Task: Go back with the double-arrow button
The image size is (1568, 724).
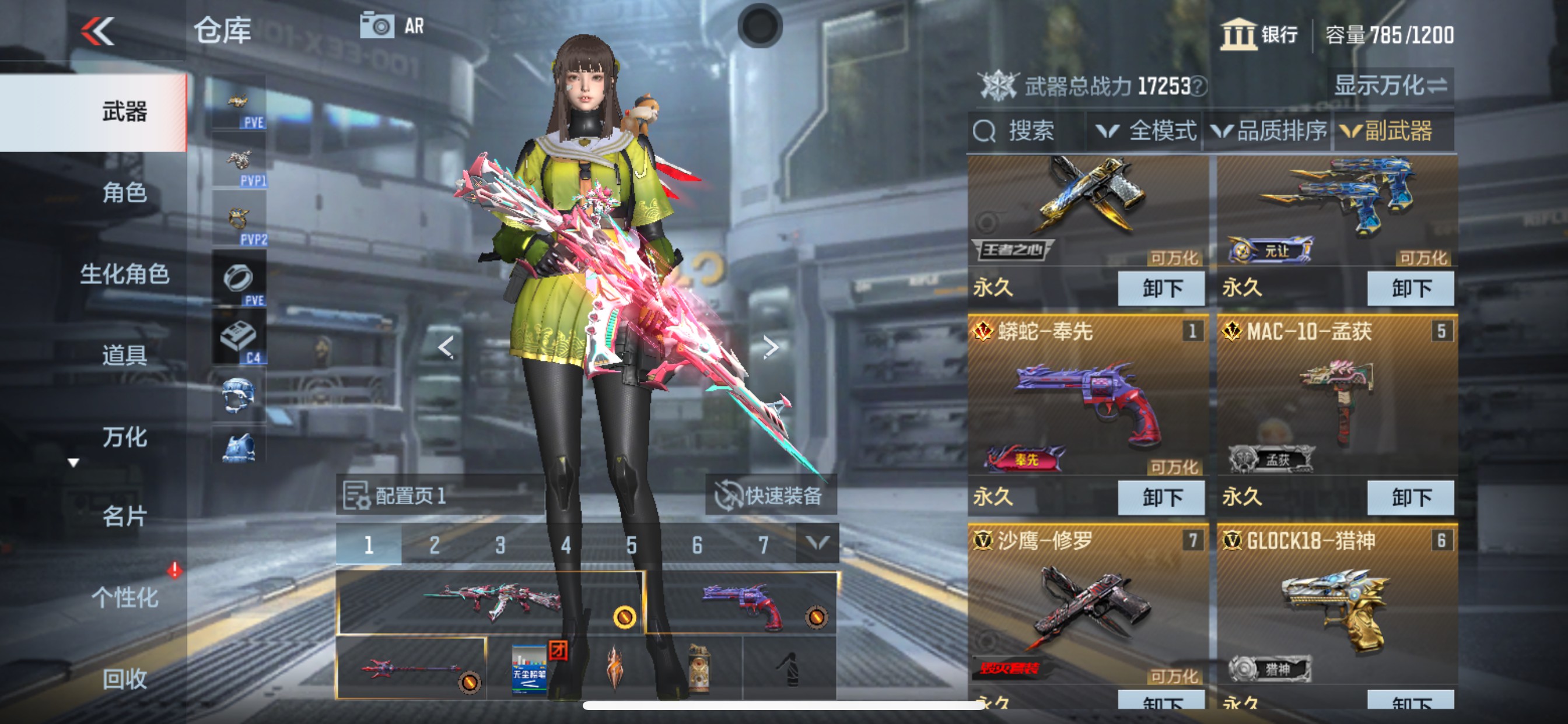Action: (x=98, y=31)
